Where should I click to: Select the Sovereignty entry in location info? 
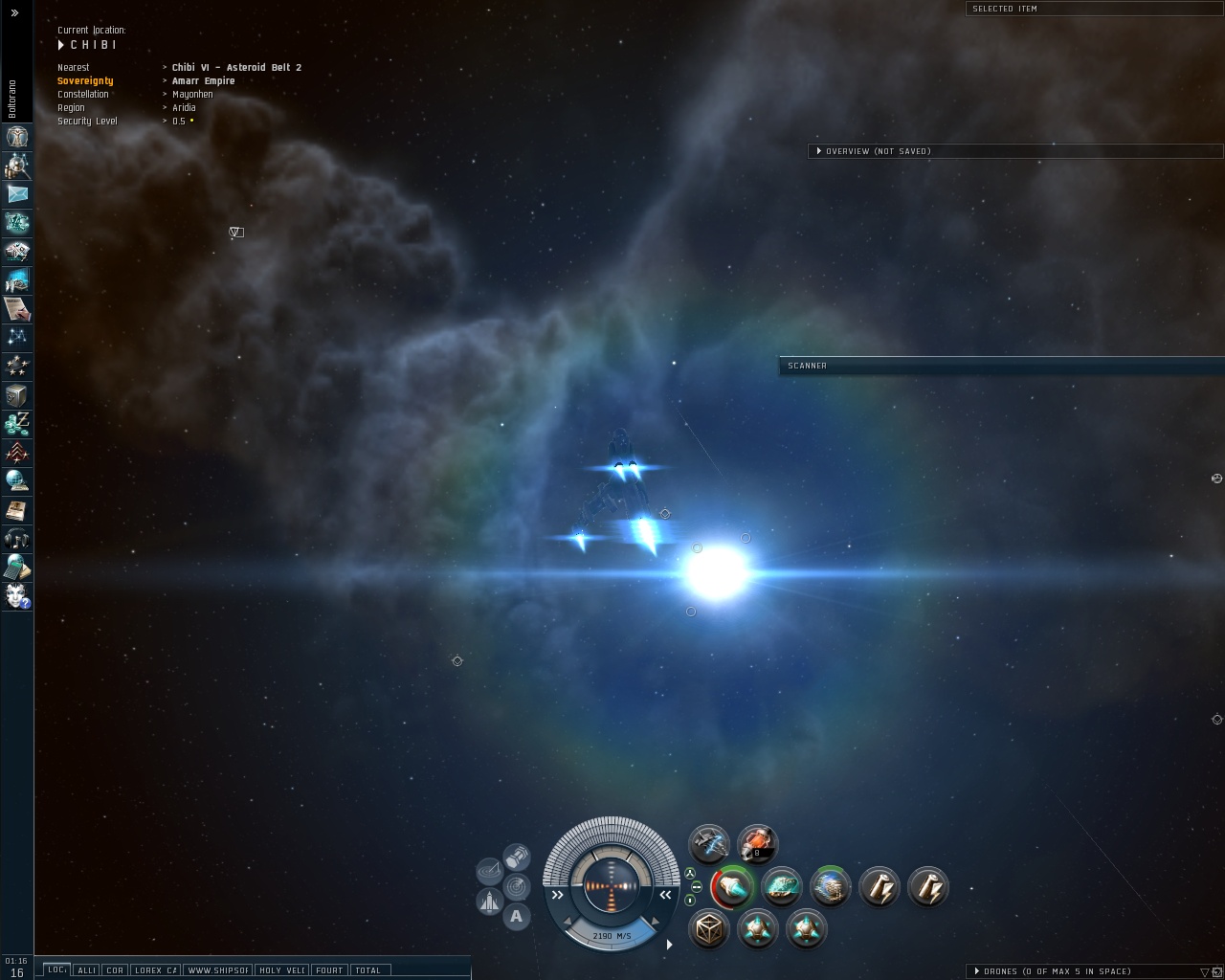pyautogui.click(x=85, y=81)
